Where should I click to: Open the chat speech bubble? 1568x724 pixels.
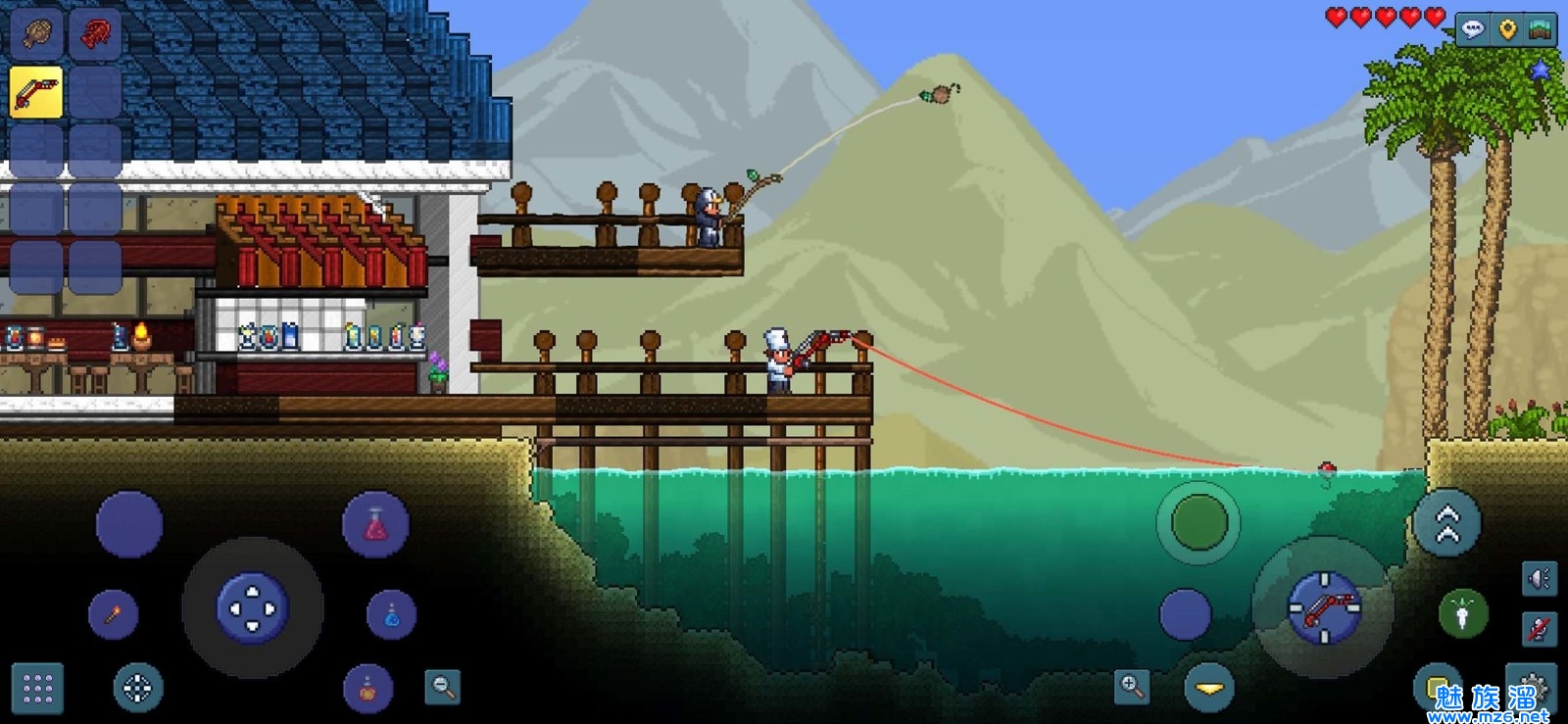1473,29
